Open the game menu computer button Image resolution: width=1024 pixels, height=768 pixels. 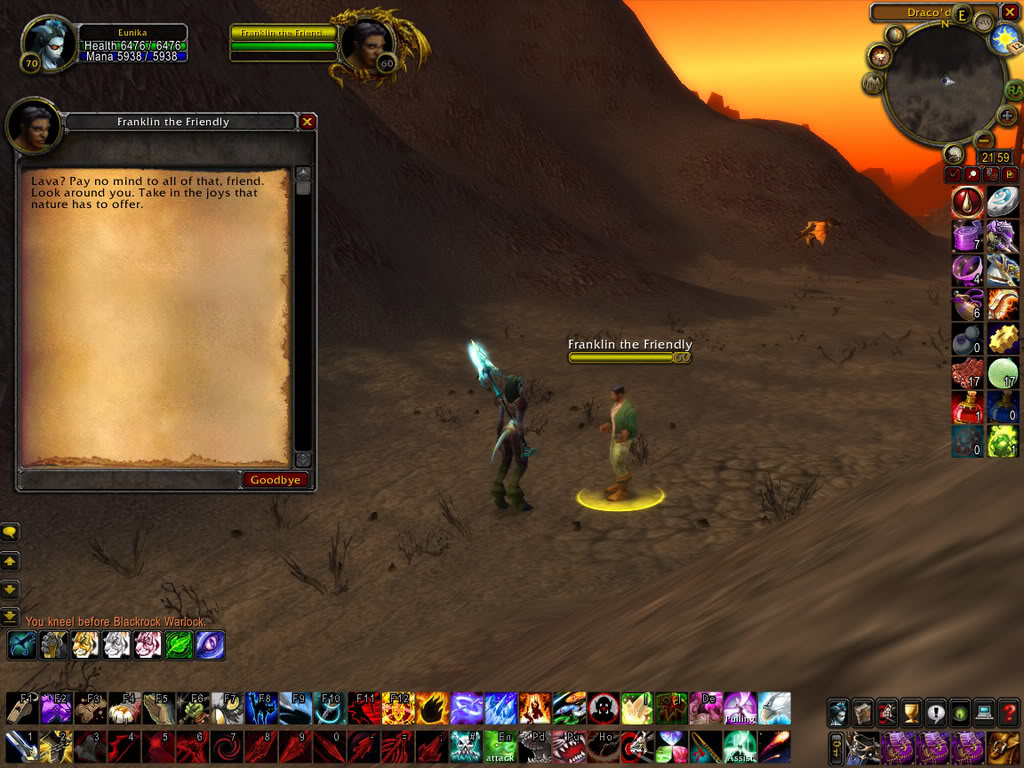tap(984, 713)
